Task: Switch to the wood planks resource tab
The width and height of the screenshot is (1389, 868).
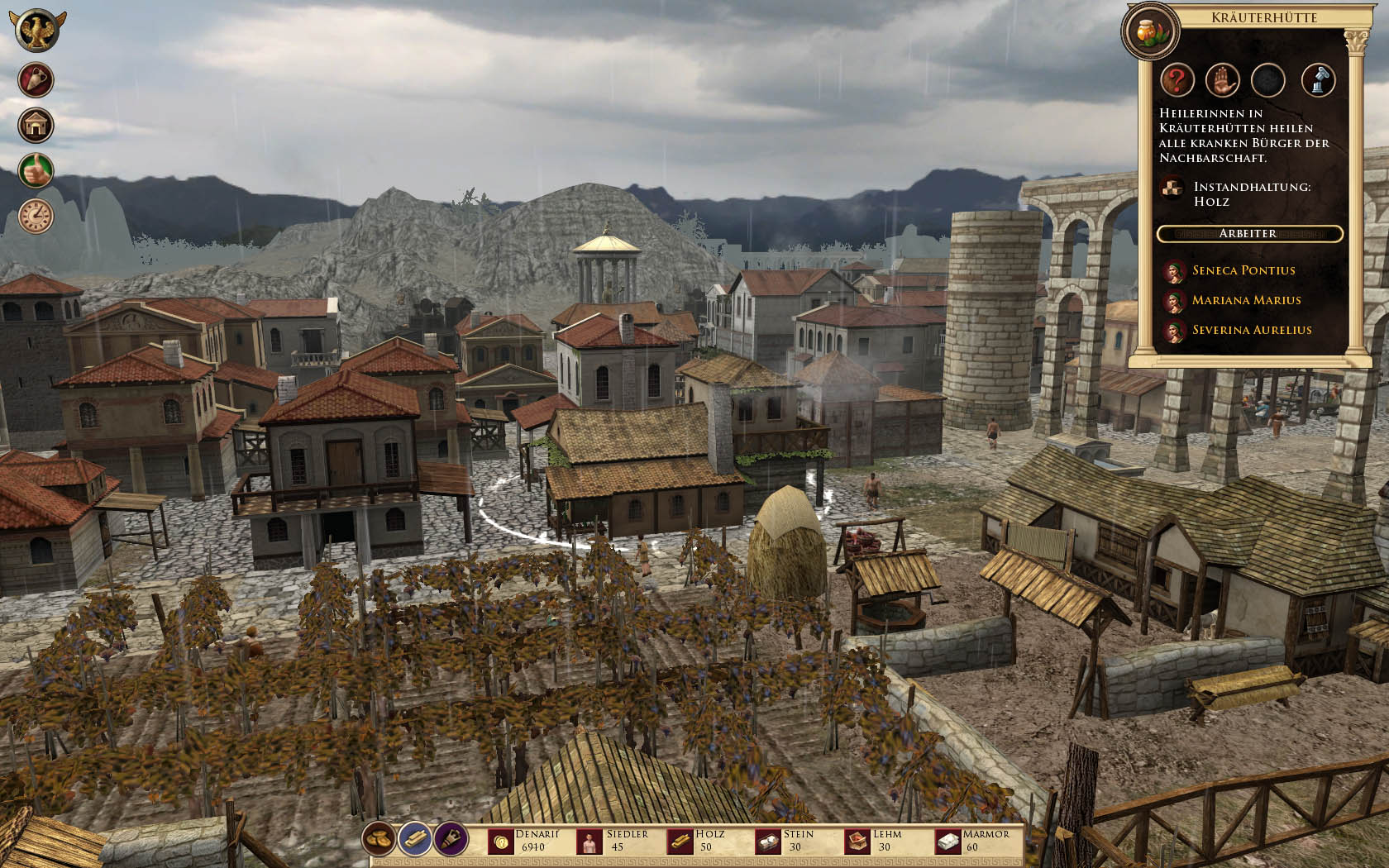Action: 415,840
